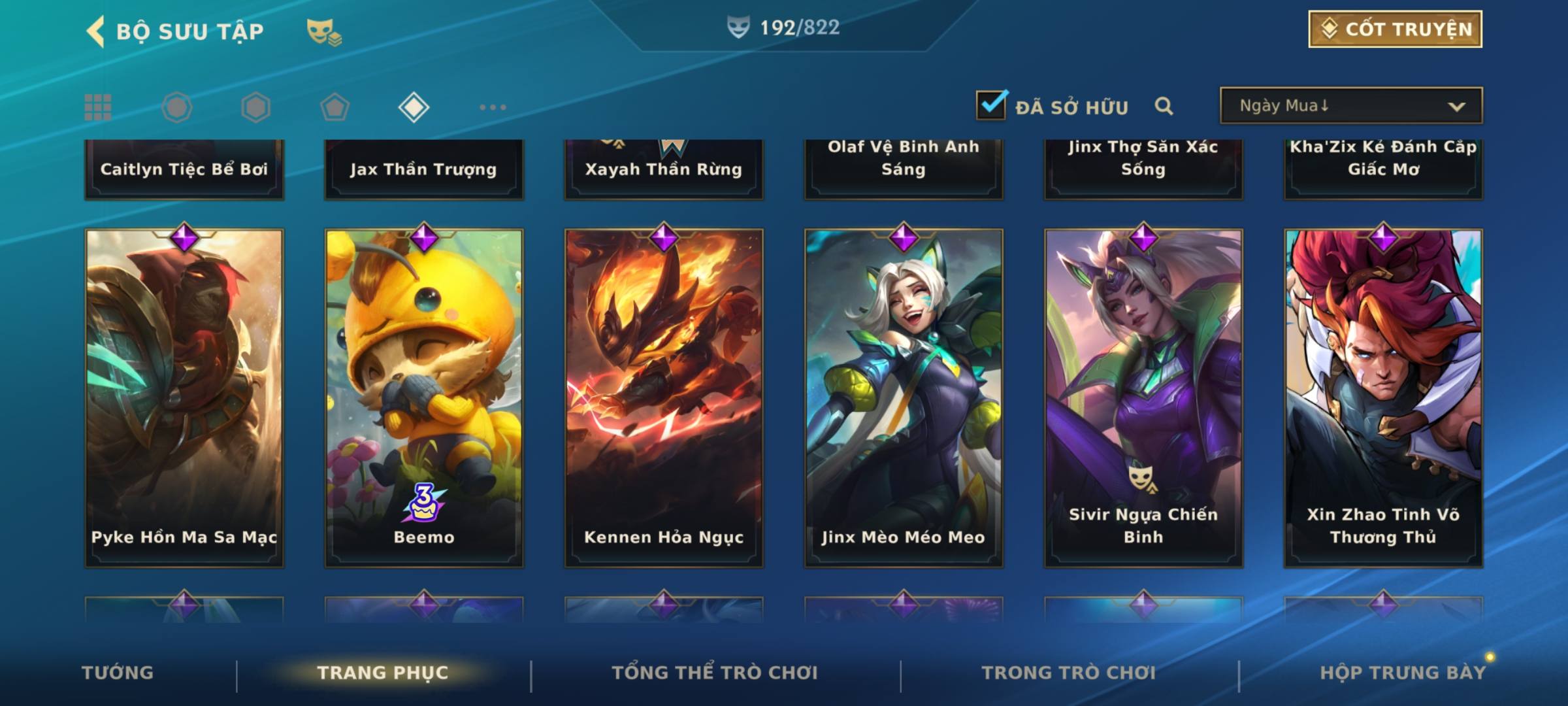
Task: View Xin Zhao Tinh Võ Thương Thủ skin
Action: pos(1383,397)
